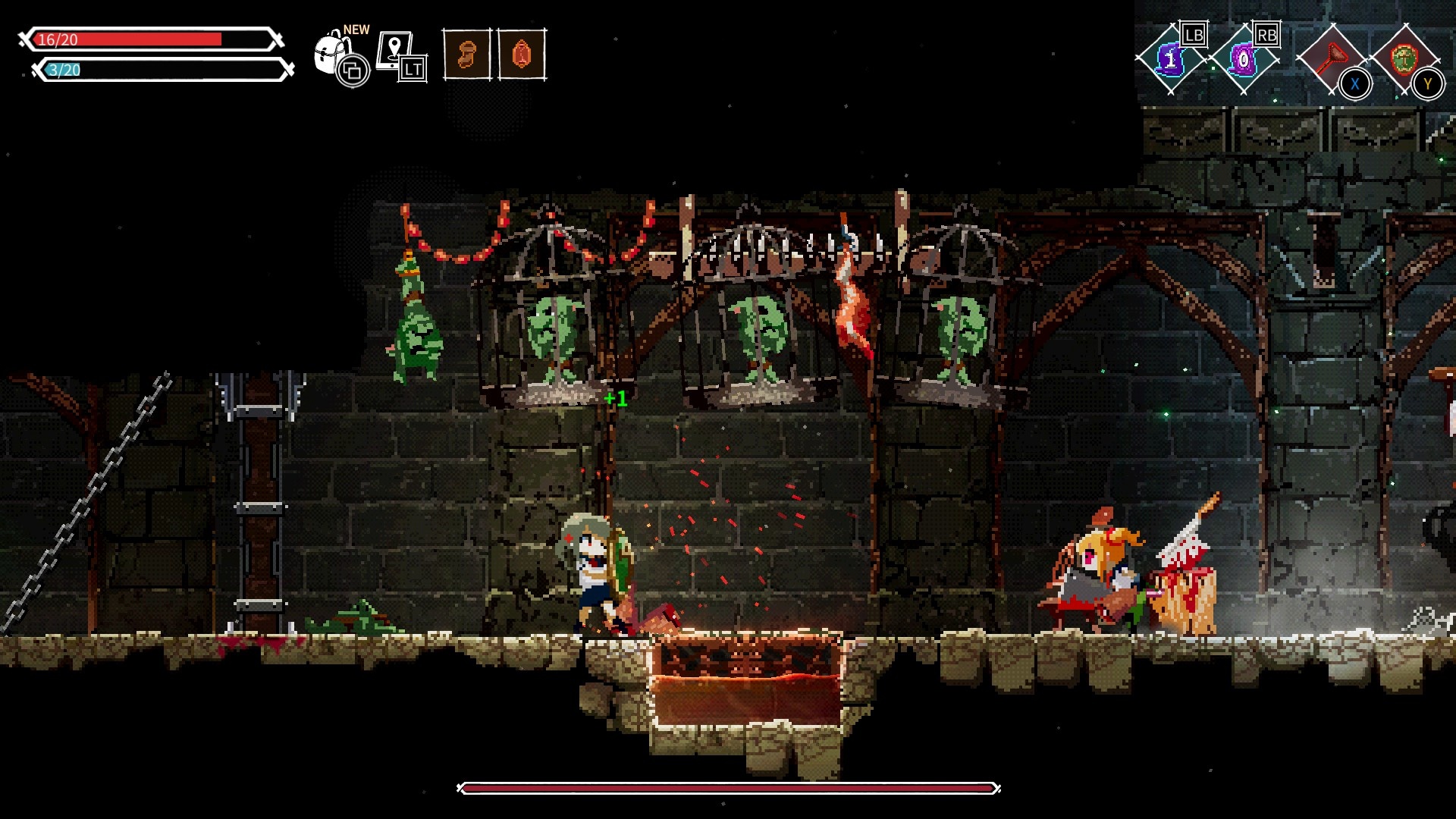Select the green shield equipment slot

pos(1404,59)
